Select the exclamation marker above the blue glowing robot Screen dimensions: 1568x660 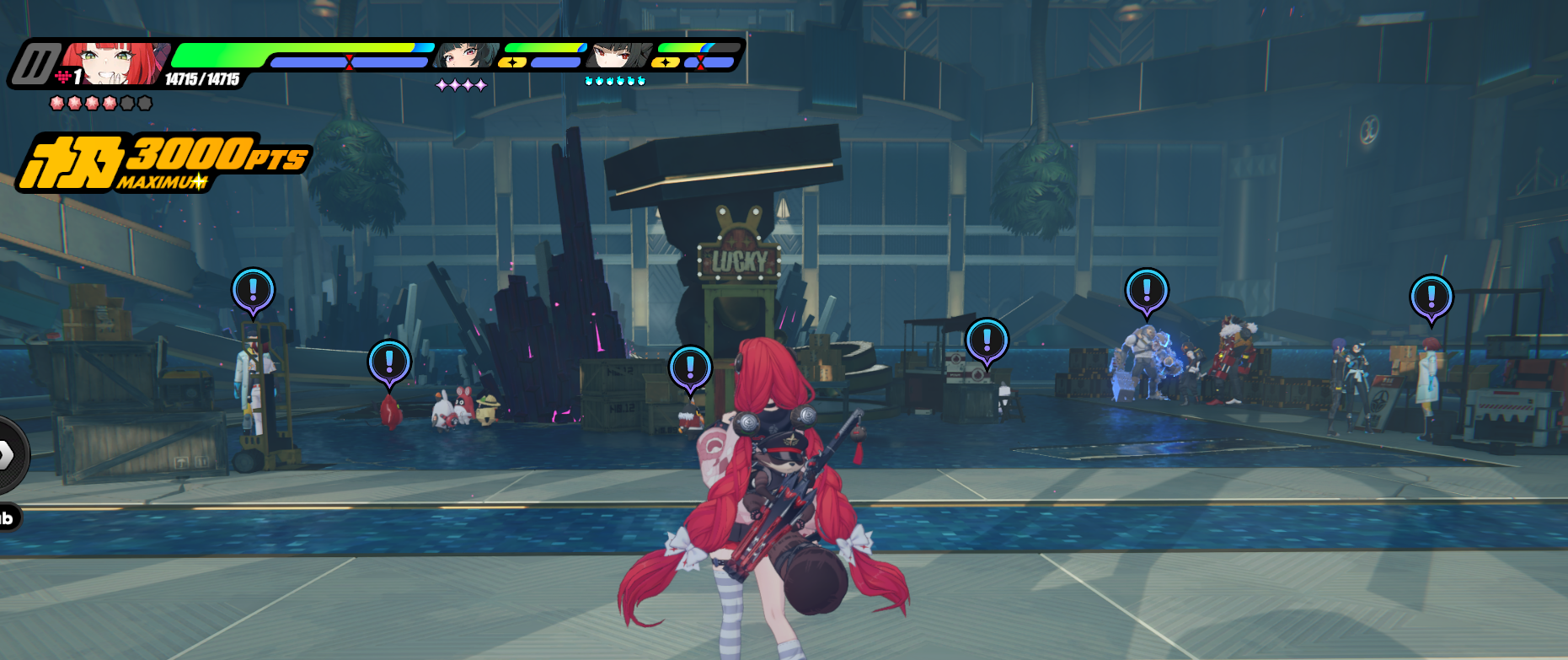(x=1146, y=291)
